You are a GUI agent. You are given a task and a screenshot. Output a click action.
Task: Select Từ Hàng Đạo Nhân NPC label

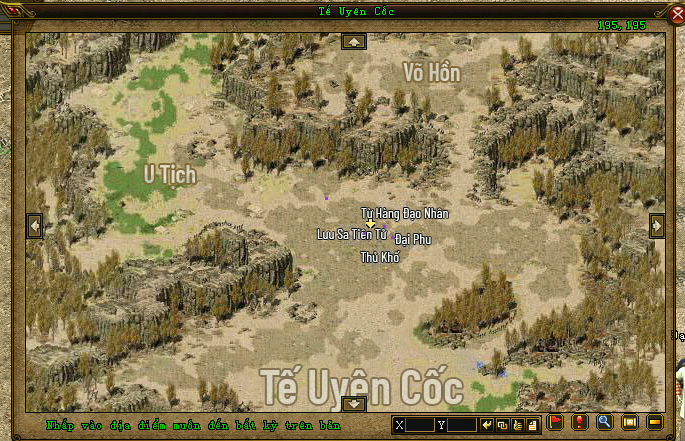404,213
